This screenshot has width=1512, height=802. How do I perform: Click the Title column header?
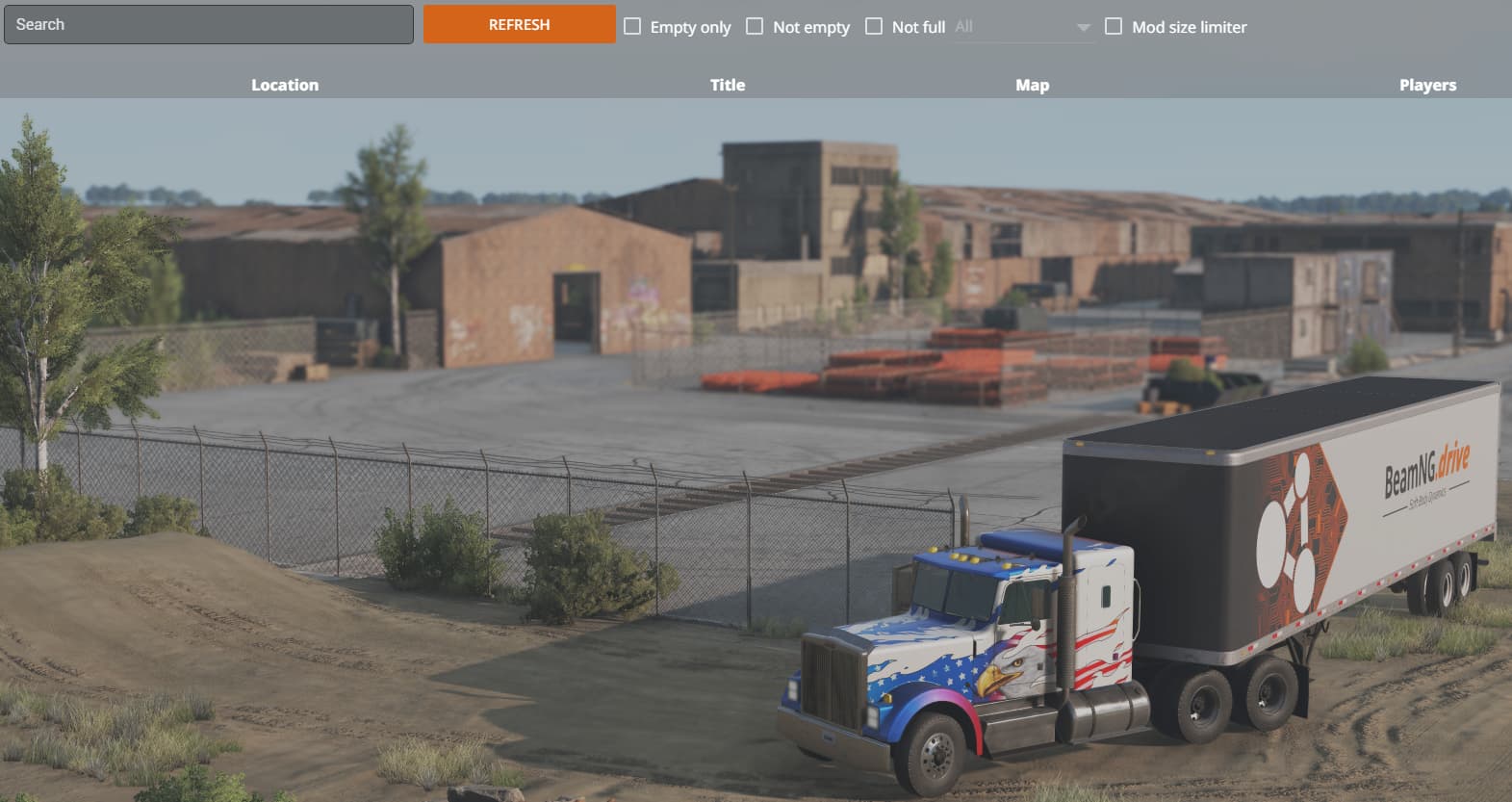[x=728, y=85]
